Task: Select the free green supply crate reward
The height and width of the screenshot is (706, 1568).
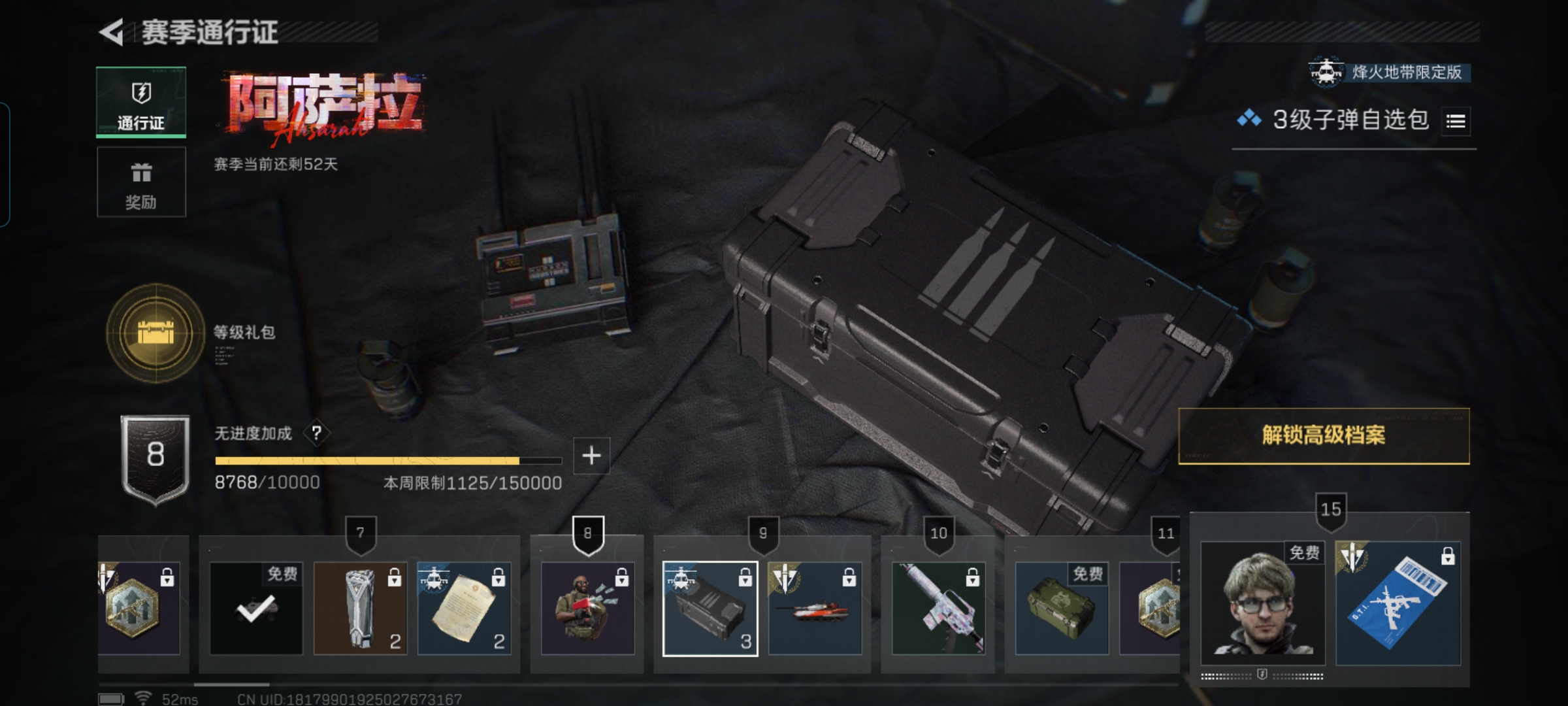Action: (1062, 609)
